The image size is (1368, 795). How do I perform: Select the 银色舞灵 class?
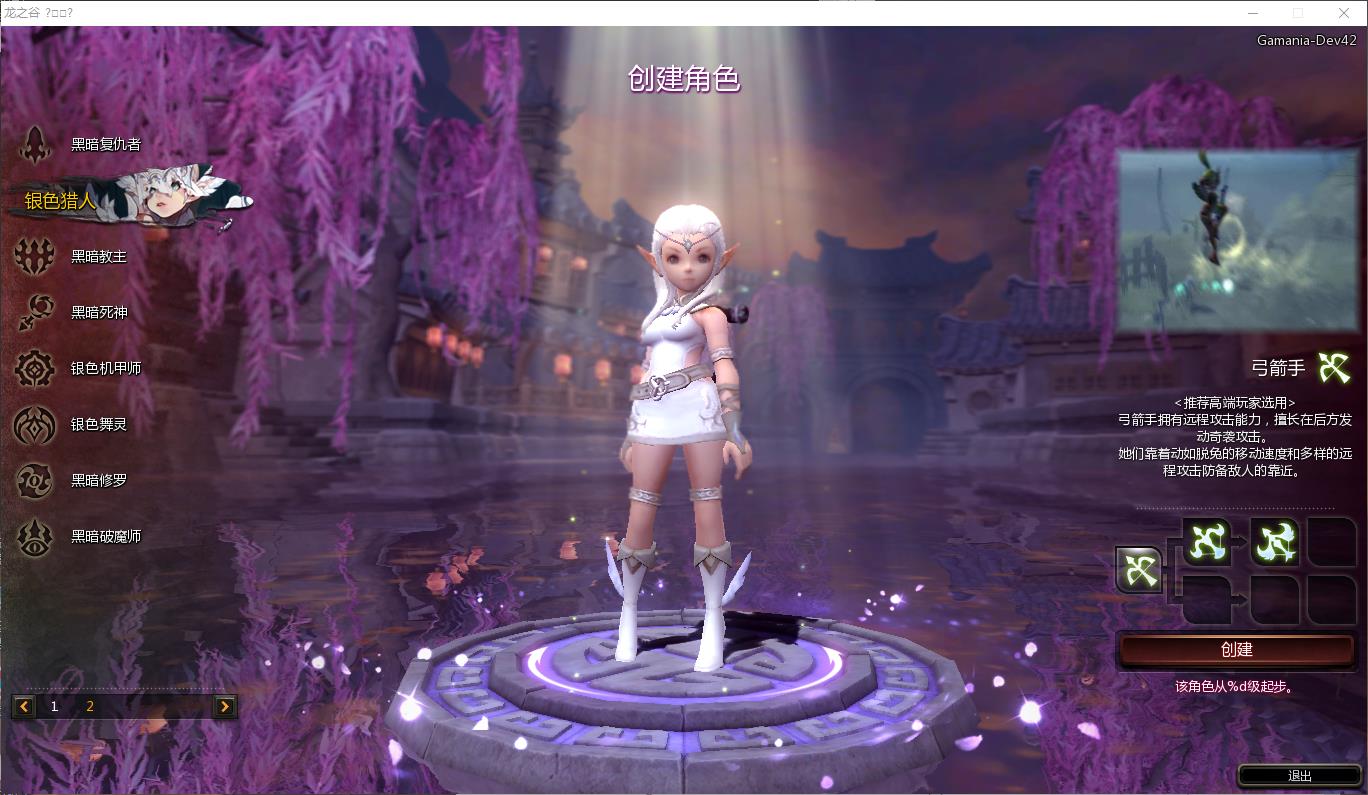point(98,424)
